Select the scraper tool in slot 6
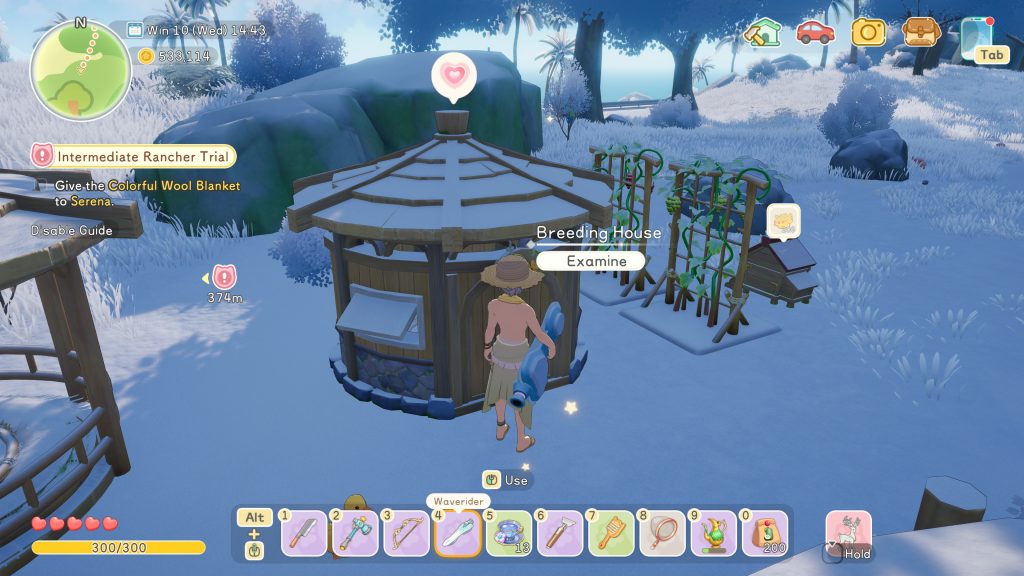 560,534
